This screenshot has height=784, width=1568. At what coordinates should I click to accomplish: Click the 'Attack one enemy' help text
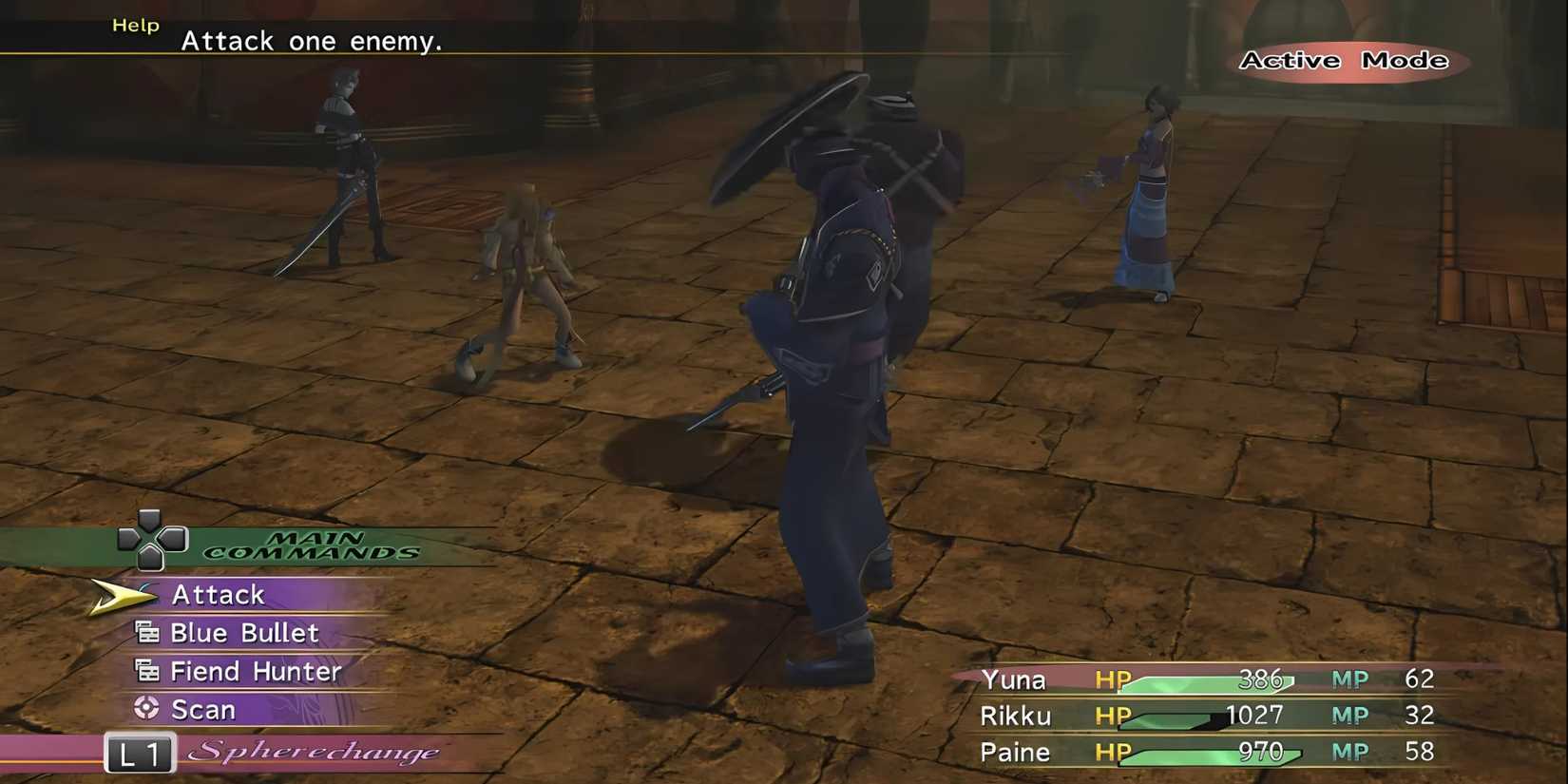coord(312,41)
